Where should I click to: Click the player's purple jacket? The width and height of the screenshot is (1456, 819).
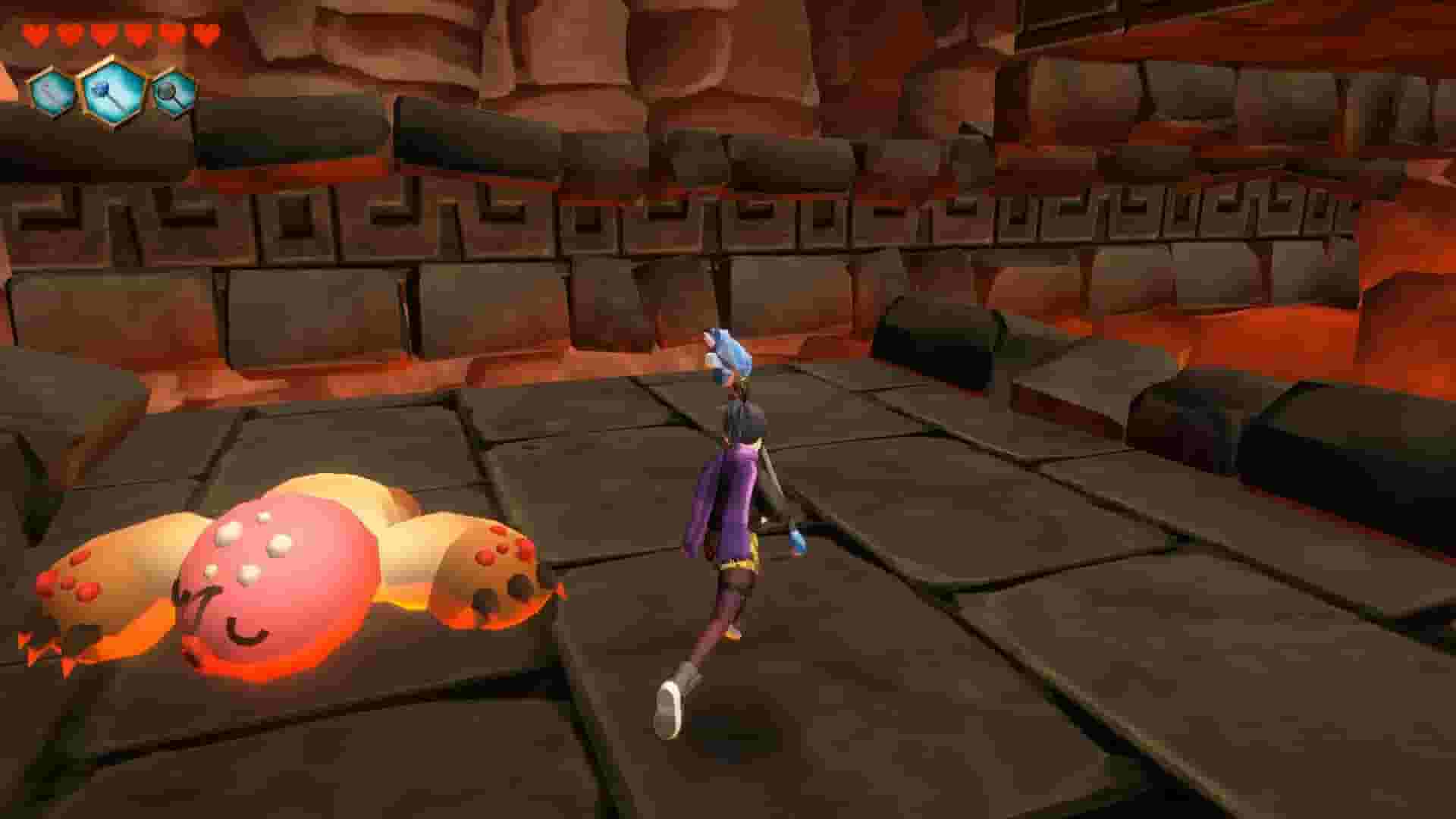pyautogui.click(x=728, y=493)
